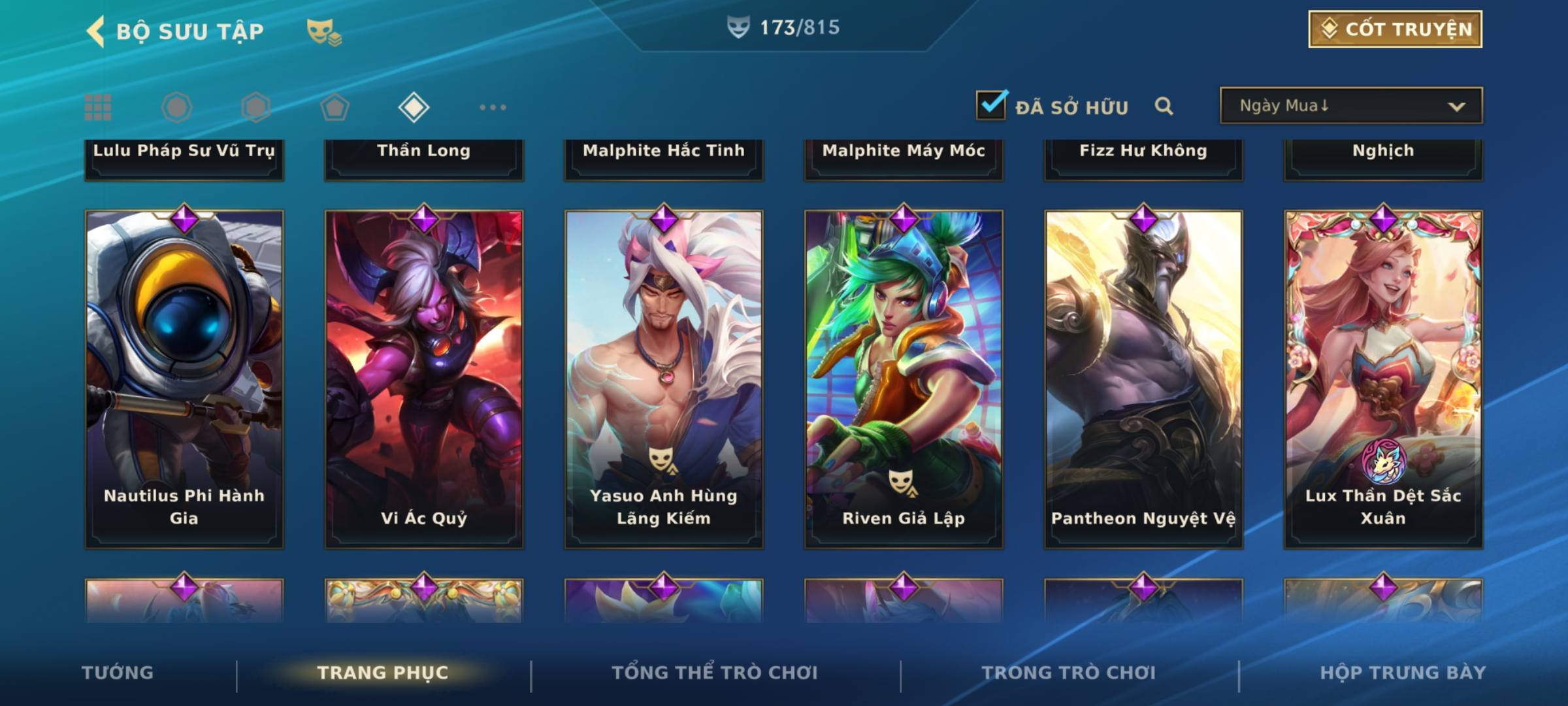This screenshot has height=706, width=1568.
Task: Go to the Hộp Trưng Bày tab
Action: (1403, 673)
